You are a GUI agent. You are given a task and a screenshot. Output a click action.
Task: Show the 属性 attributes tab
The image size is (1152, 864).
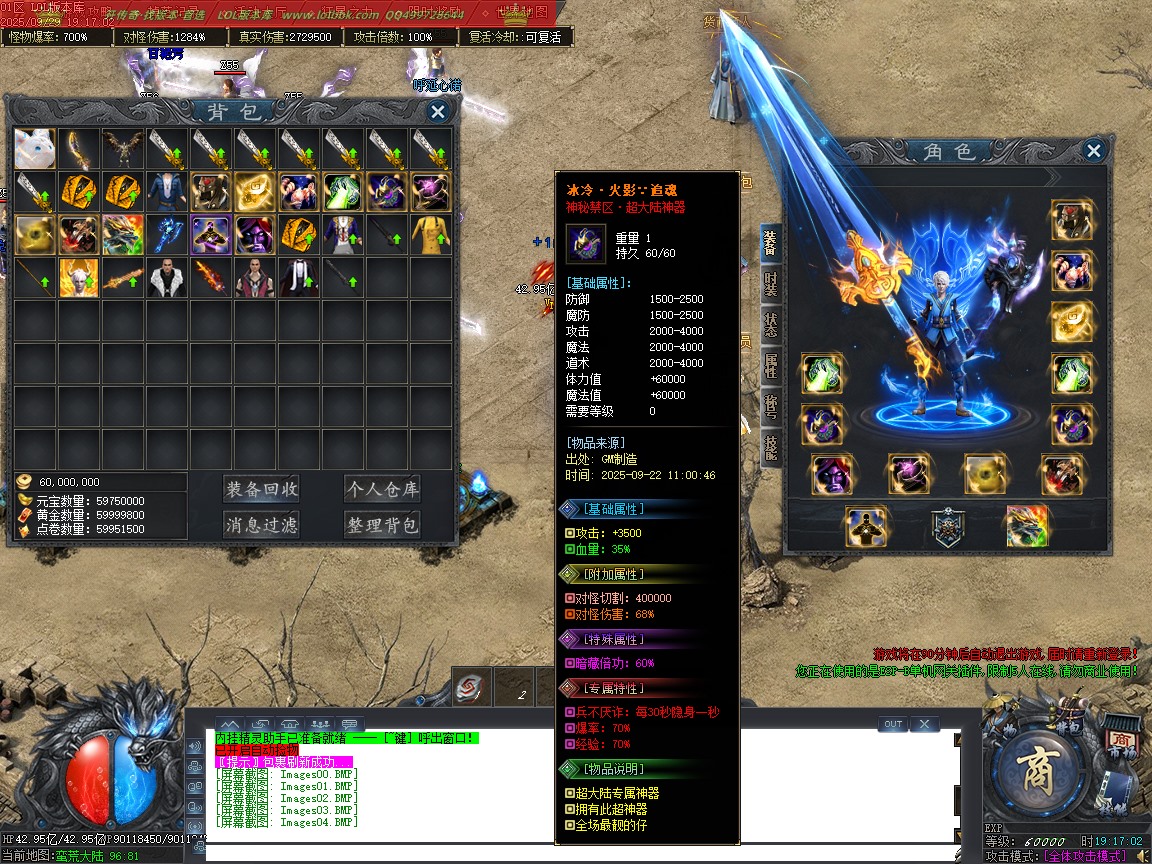[x=770, y=366]
